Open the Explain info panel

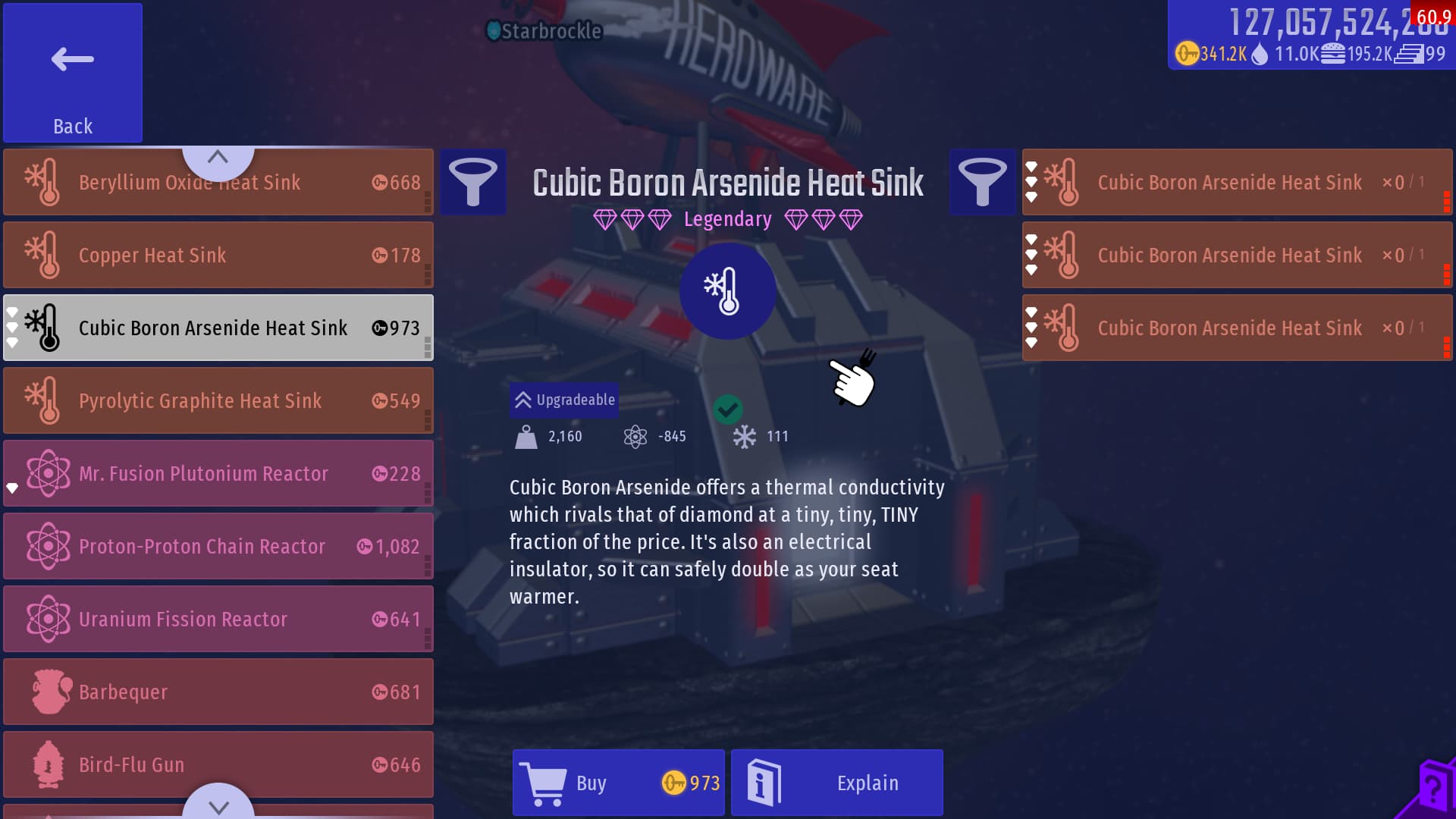point(837,783)
